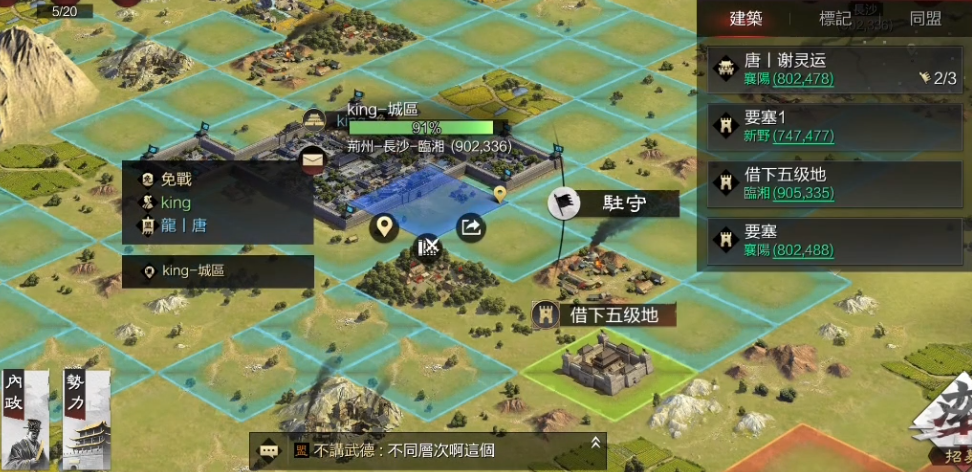Click the 龍 | 唐 alliance name
Image resolution: width=972 pixels, height=472 pixels.
[184, 225]
